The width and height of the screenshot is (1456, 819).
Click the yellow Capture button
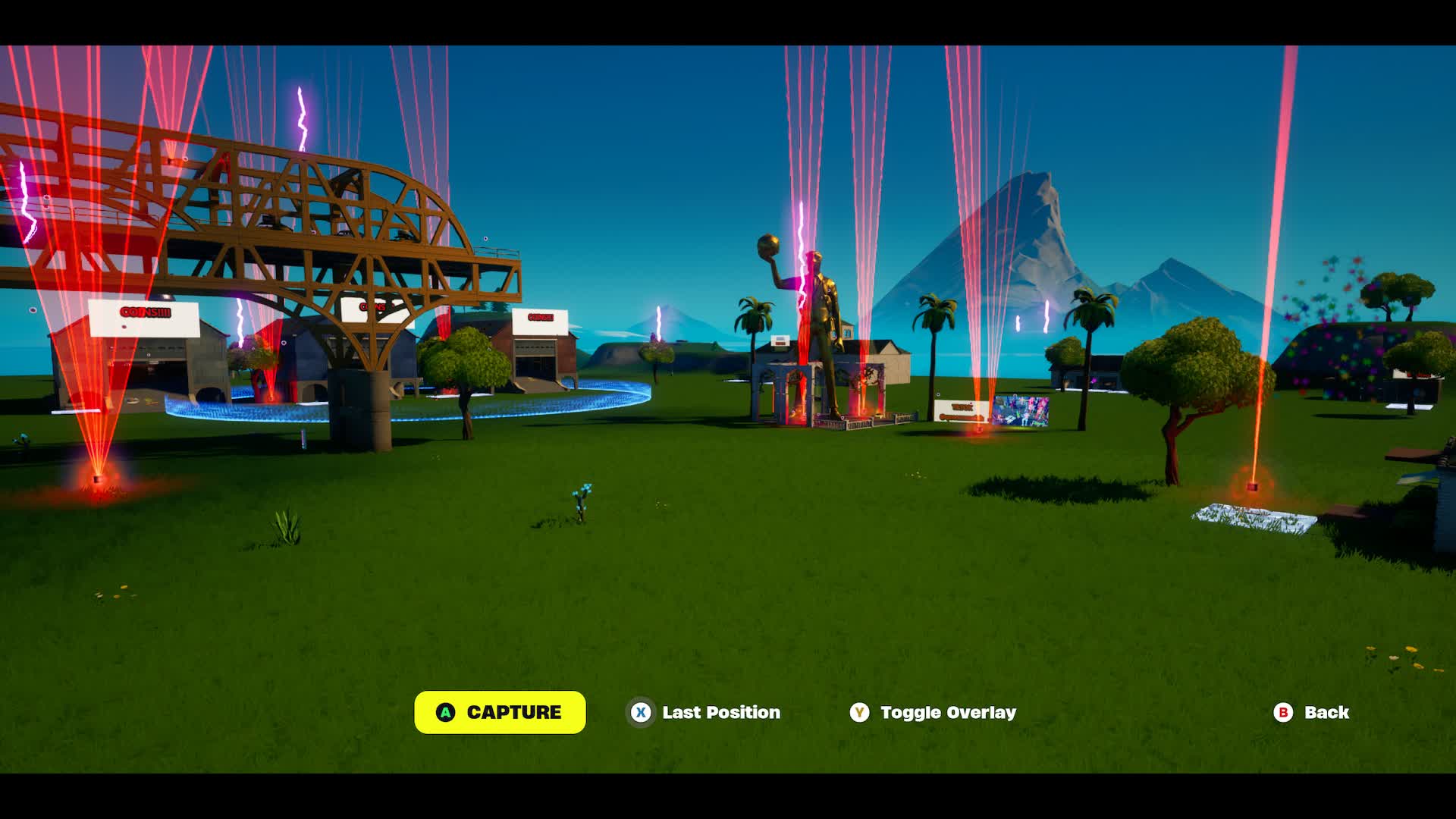(x=500, y=712)
